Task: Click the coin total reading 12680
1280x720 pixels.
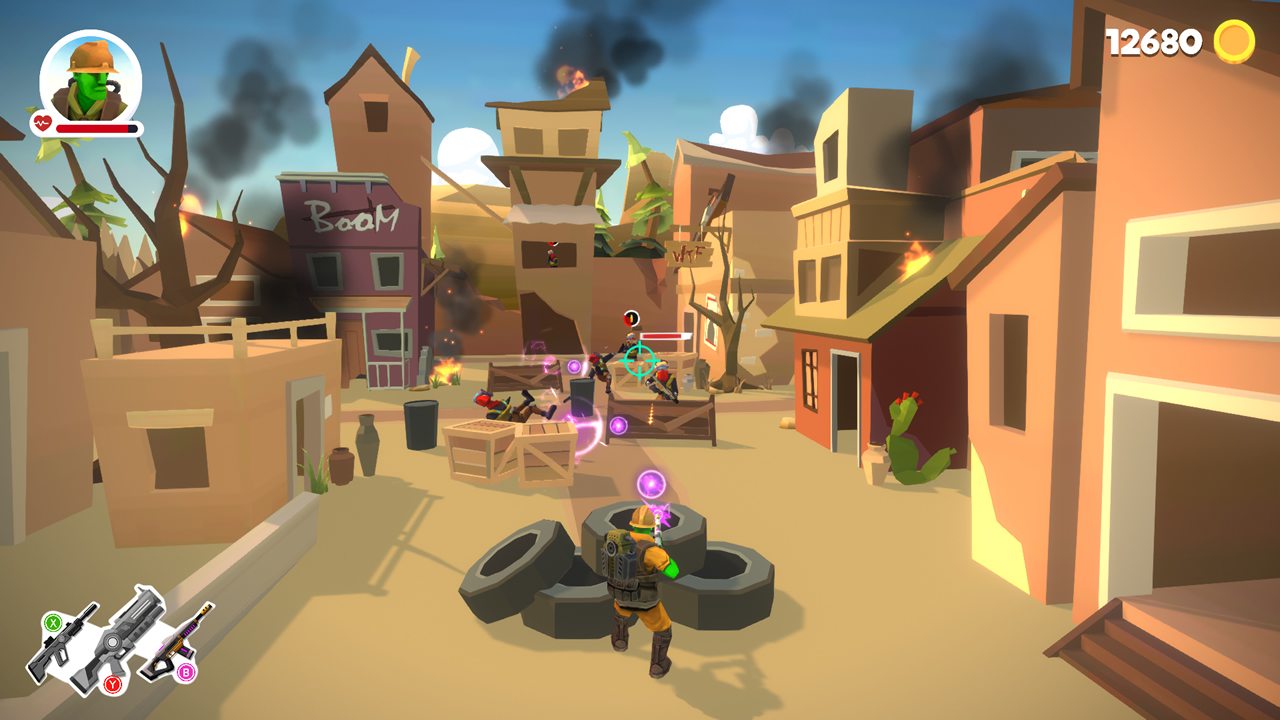Action: (1152, 42)
